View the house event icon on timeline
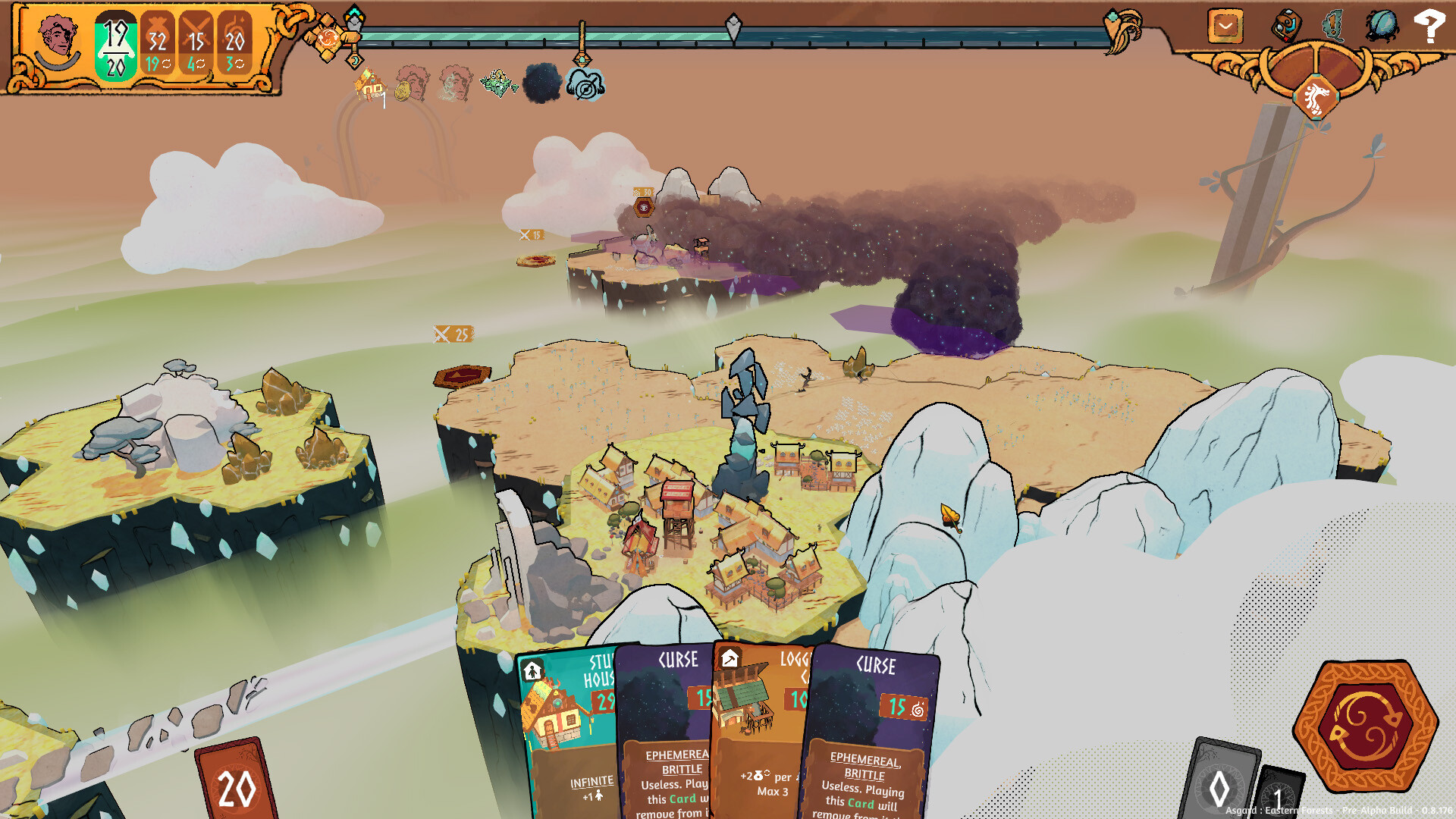 pos(370,85)
